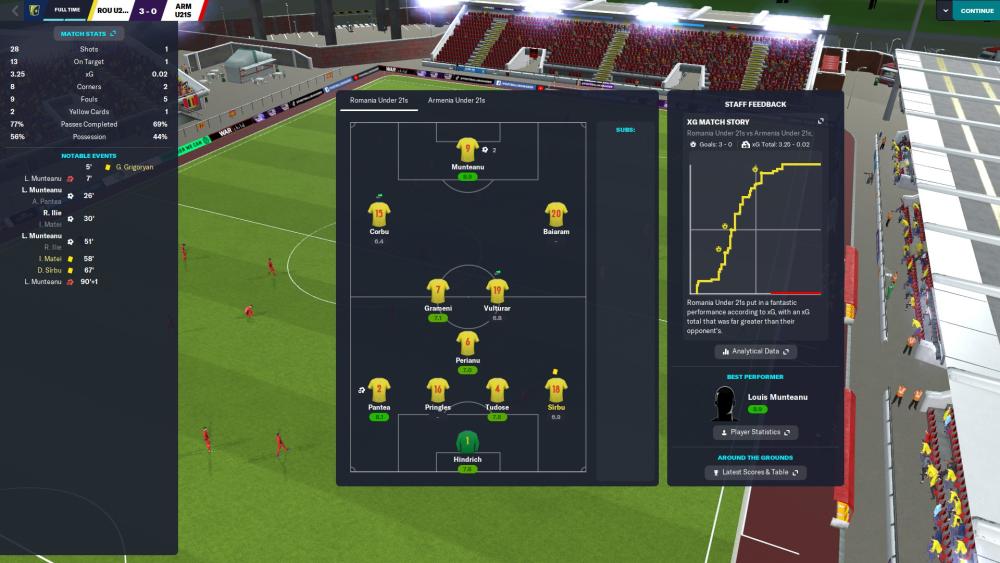Select midfielder Vulturar
The width and height of the screenshot is (1000, 563).
(x=497, y=291)
